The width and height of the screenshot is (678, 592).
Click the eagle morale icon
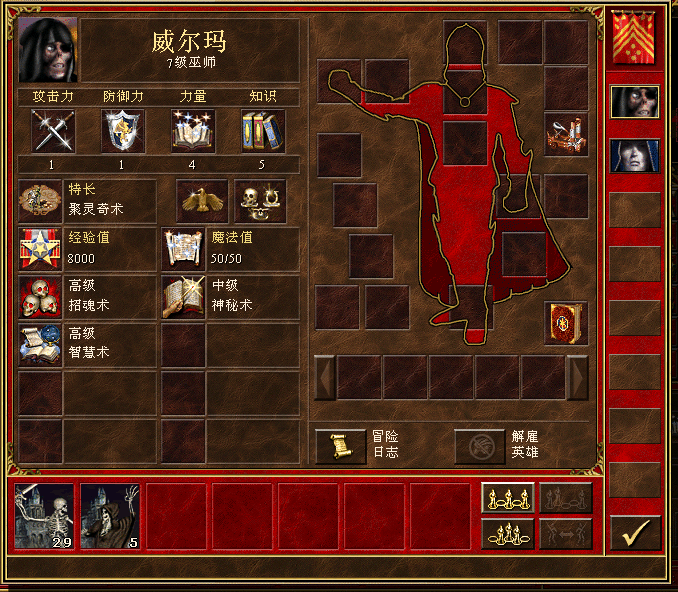(x=203, y=201)
